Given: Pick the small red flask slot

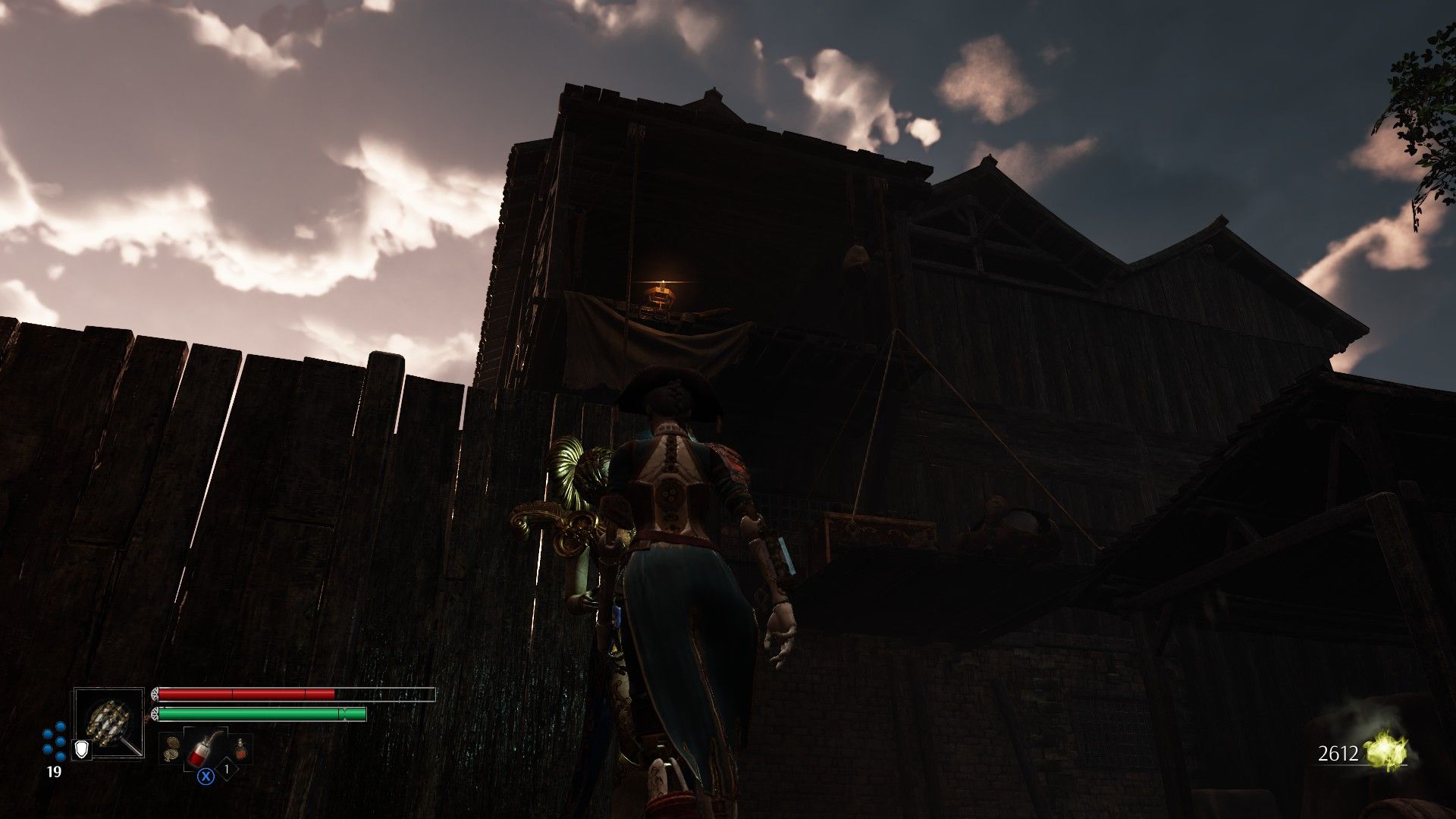Looking at the screenshot, I should point(242,748).
